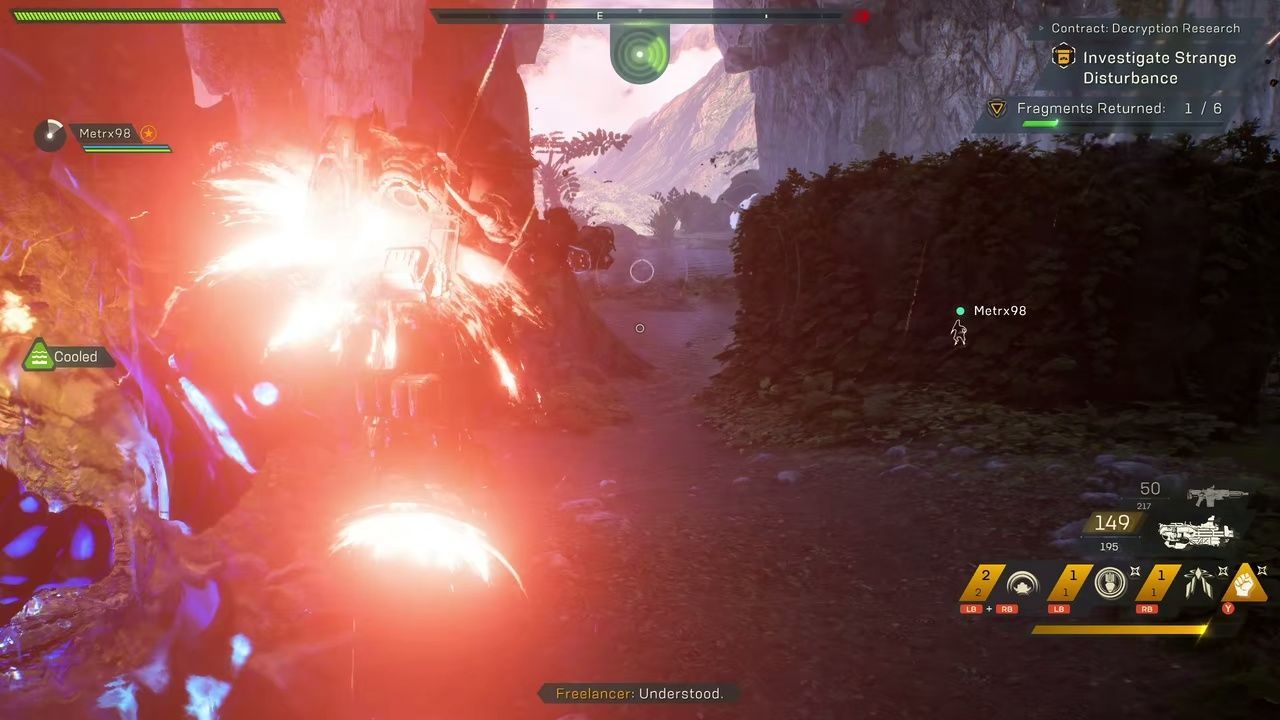Select the Metrx98 ally marker
The height and width of the screenshot is (720, 1280).
(960, 330)
